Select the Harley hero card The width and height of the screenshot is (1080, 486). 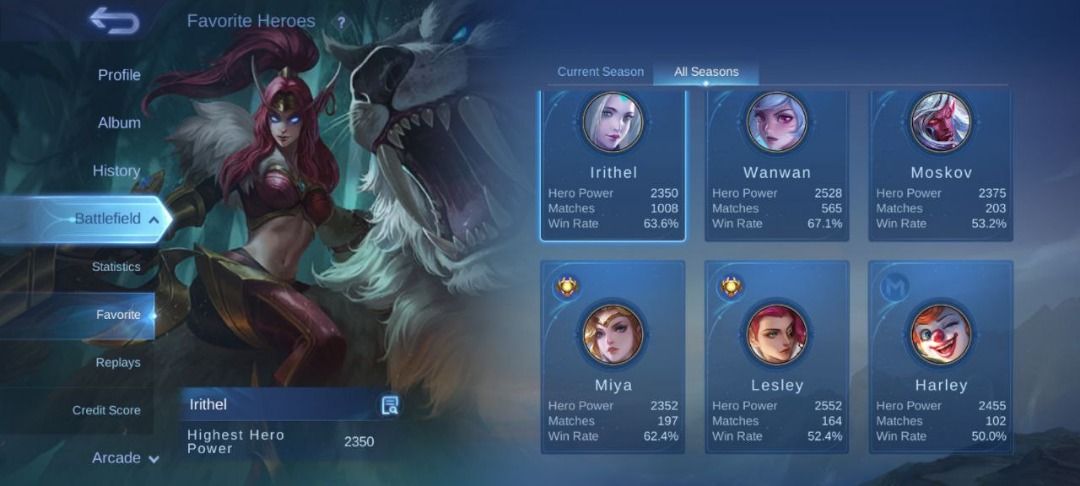tap(941, 357)
